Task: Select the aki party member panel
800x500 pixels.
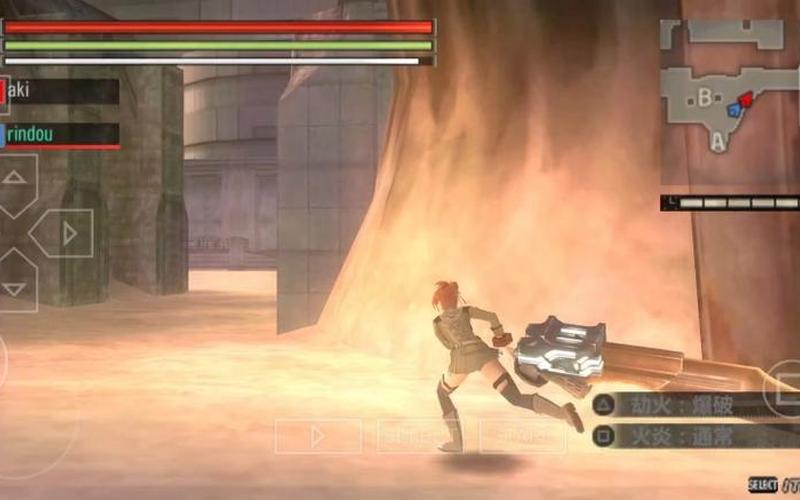Action: 60,91
